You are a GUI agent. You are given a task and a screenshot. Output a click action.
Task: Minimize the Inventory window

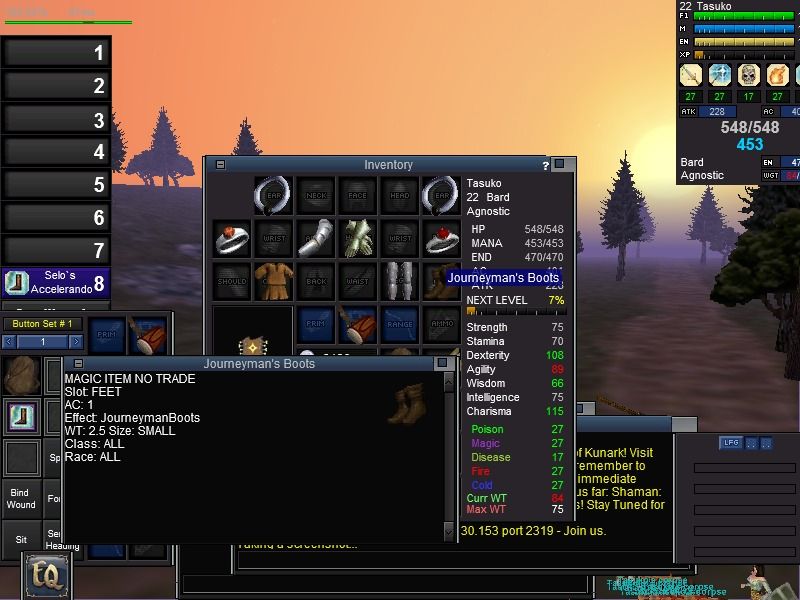click(220, 164)
